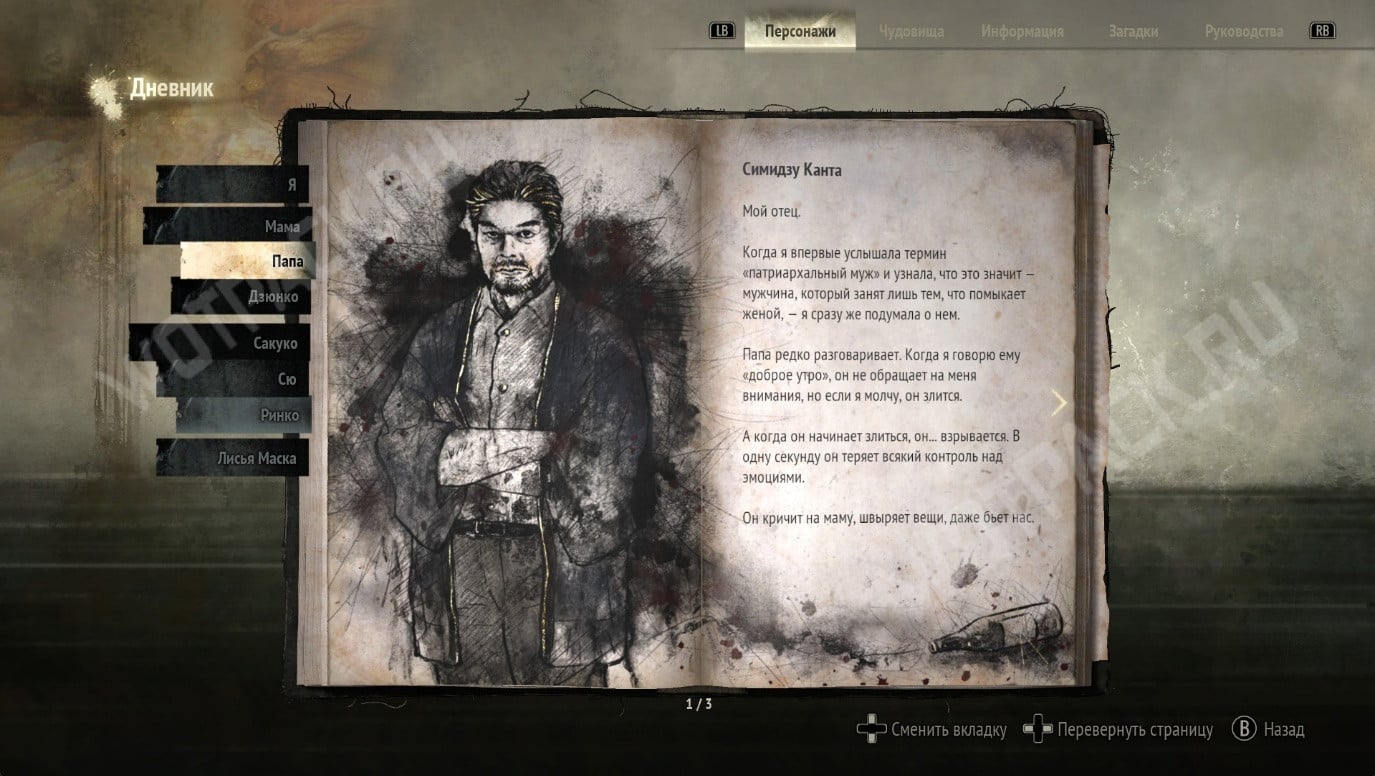Open the Чудовища tab
Viewport: 1375px width, 776px height.
coord(911,31)
